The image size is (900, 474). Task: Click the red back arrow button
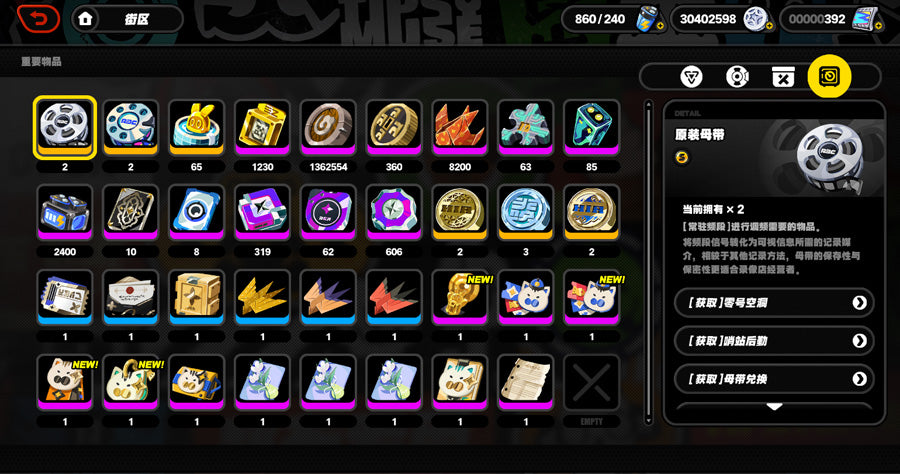pyautogui.click(x=39, y=18)
